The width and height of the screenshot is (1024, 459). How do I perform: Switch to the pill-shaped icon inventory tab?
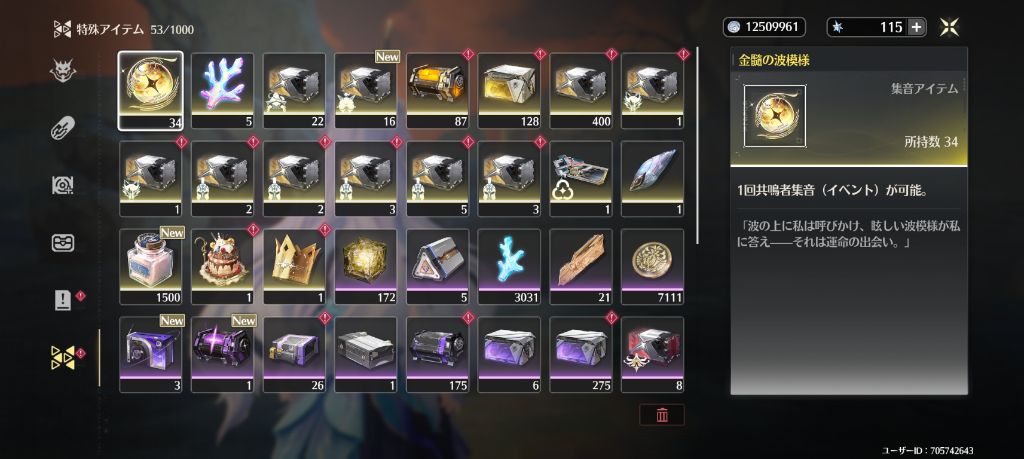coord(63,128)
